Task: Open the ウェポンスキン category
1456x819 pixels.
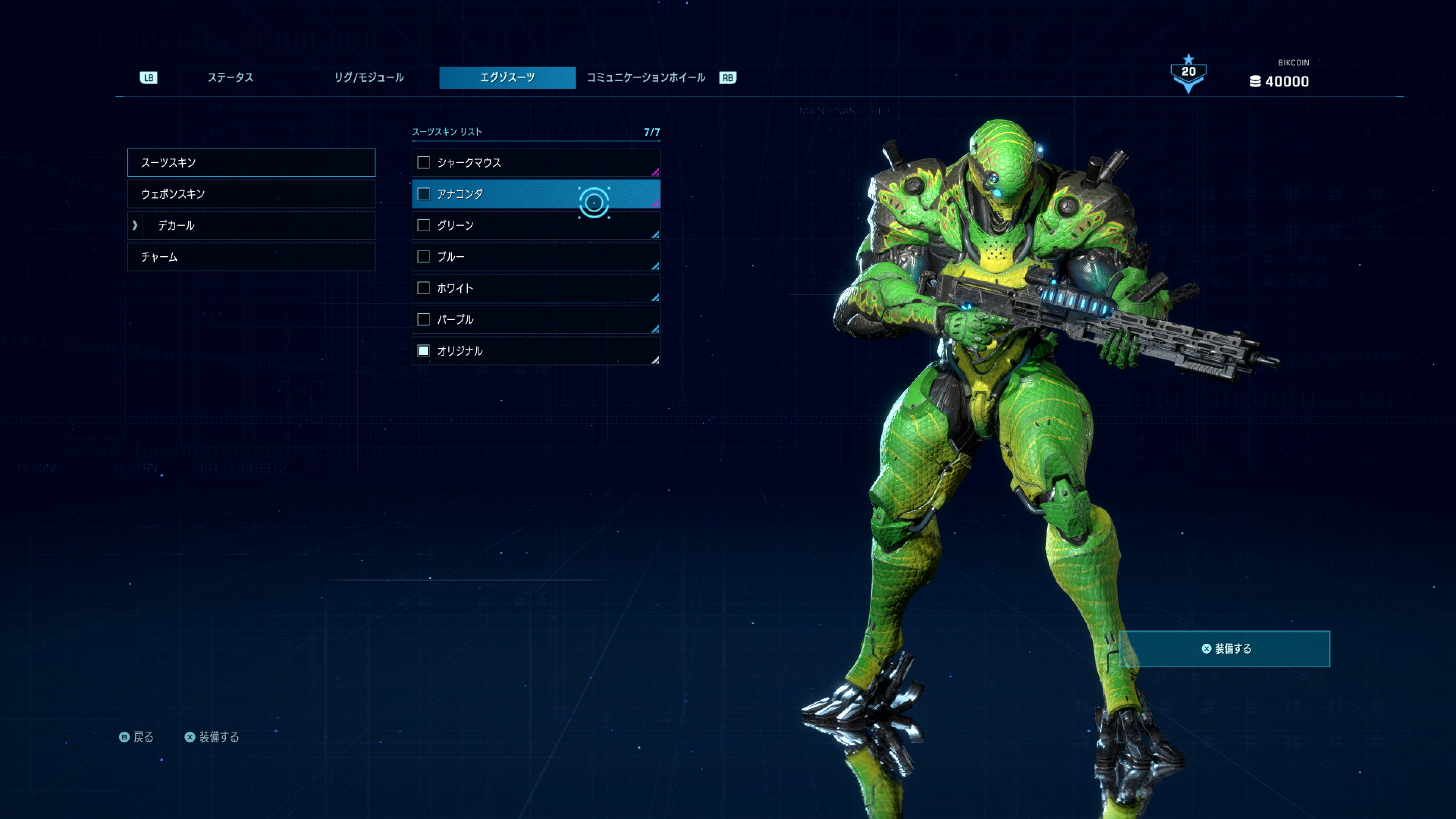Action: 251,194
